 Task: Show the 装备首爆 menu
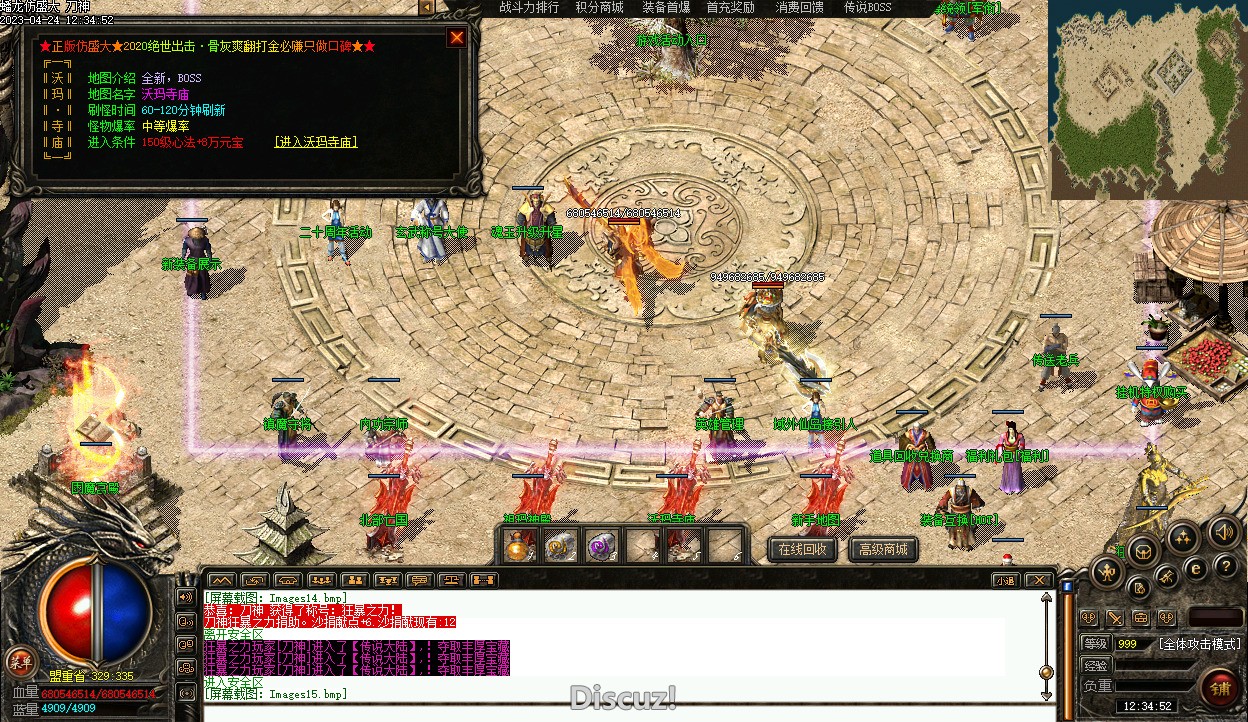[666, 8]
